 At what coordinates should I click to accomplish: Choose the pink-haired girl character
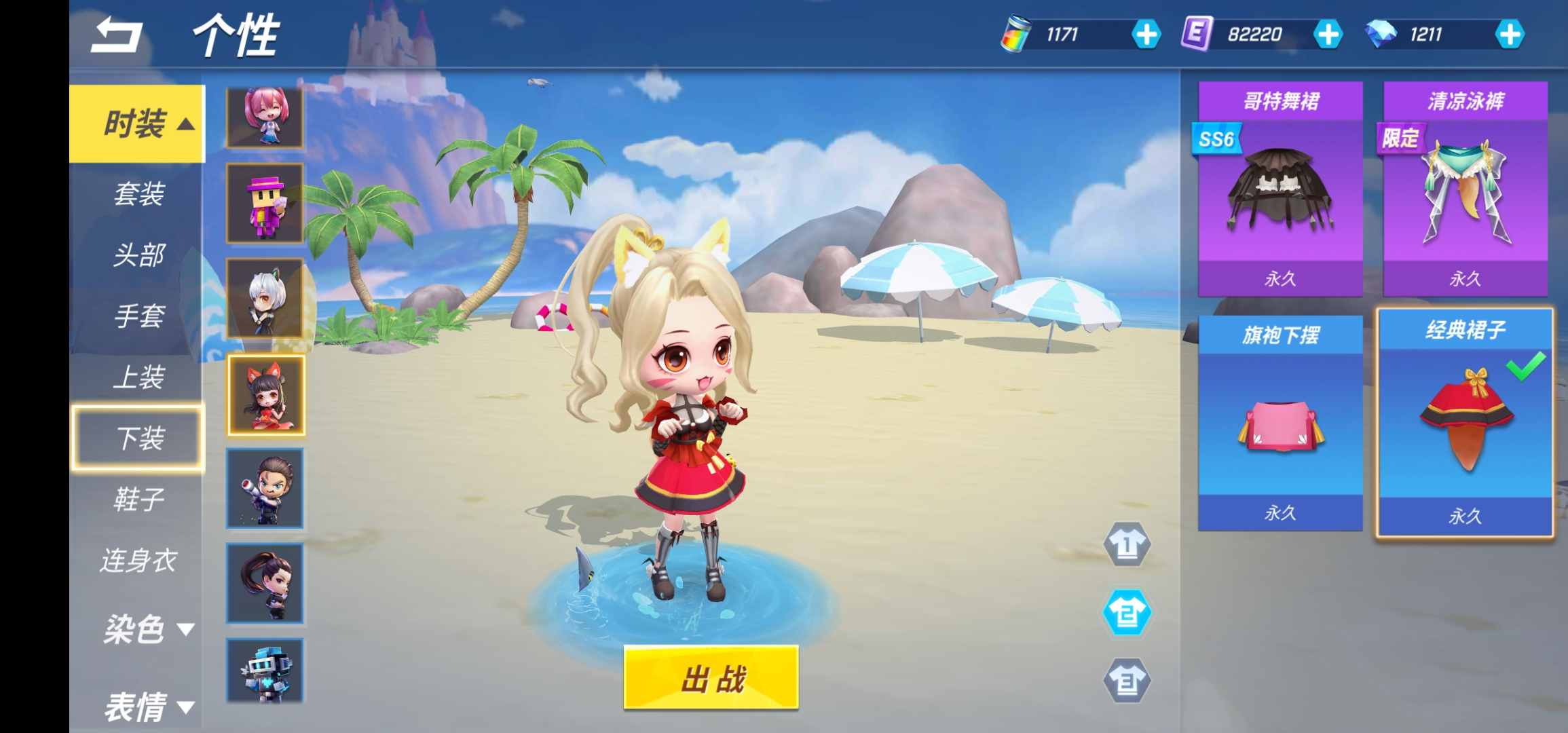point(265,117)
